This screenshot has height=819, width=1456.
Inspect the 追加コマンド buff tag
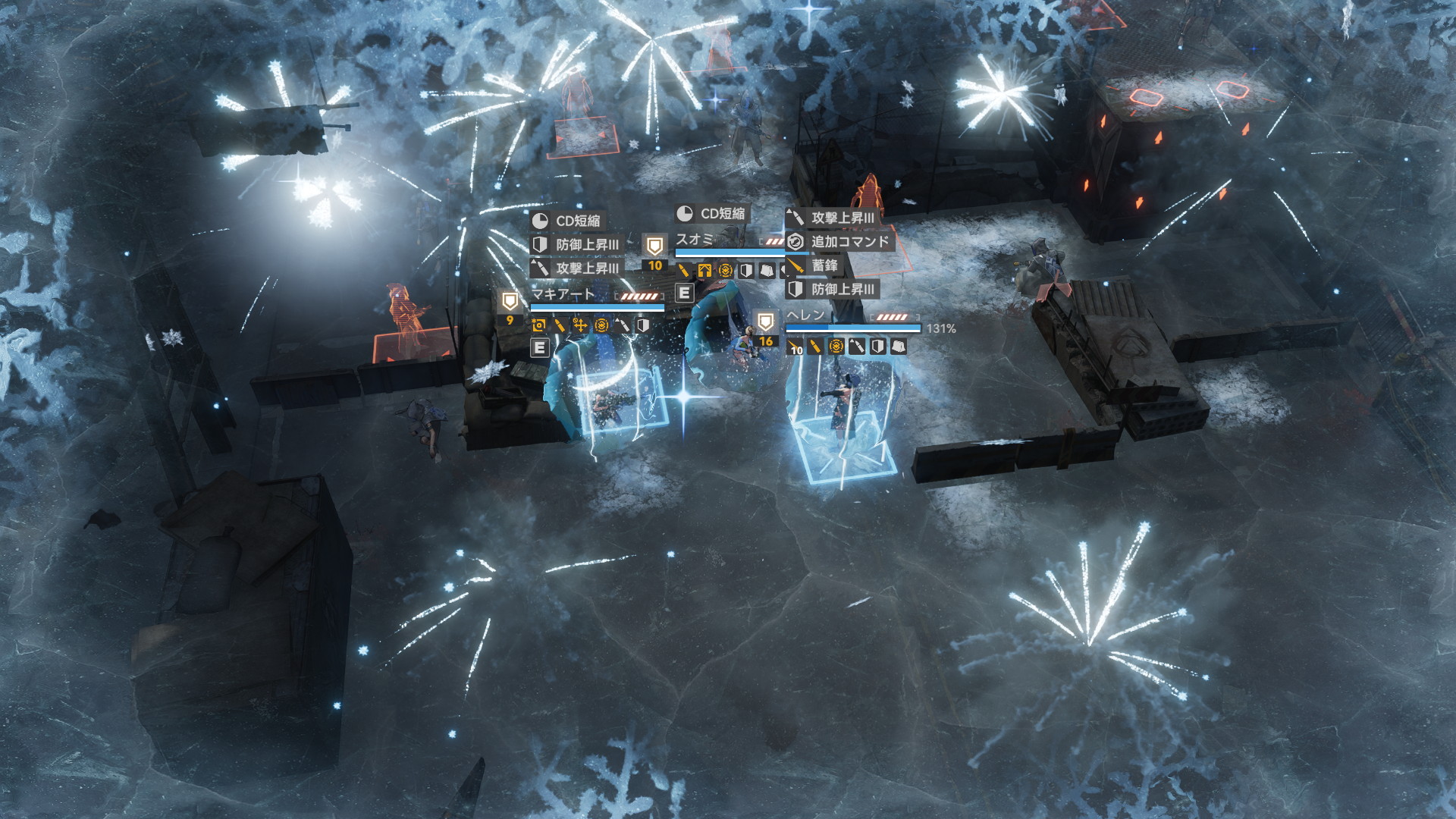point(839,242)
